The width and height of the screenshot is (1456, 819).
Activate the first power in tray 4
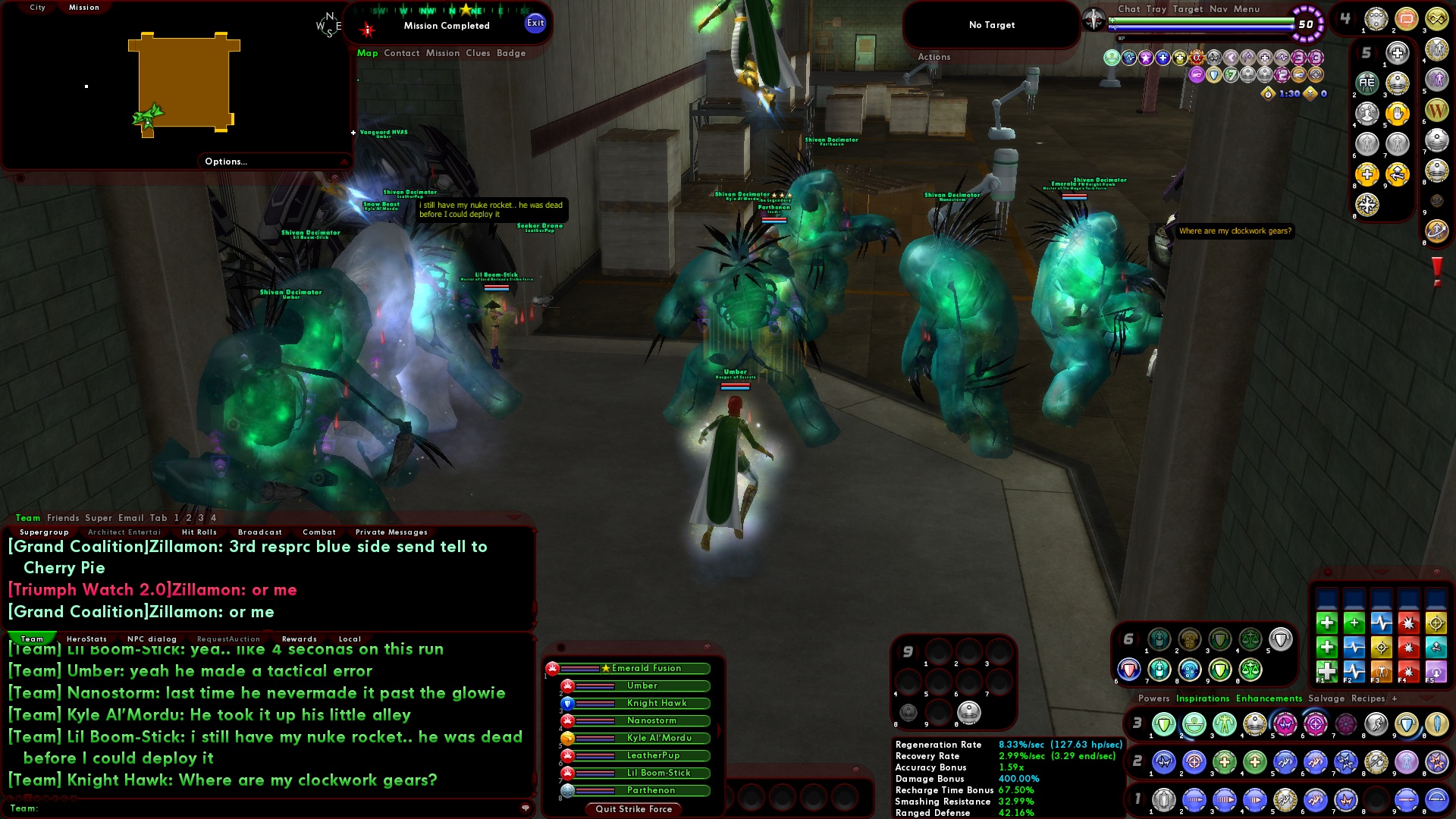tap(1376, 19)
